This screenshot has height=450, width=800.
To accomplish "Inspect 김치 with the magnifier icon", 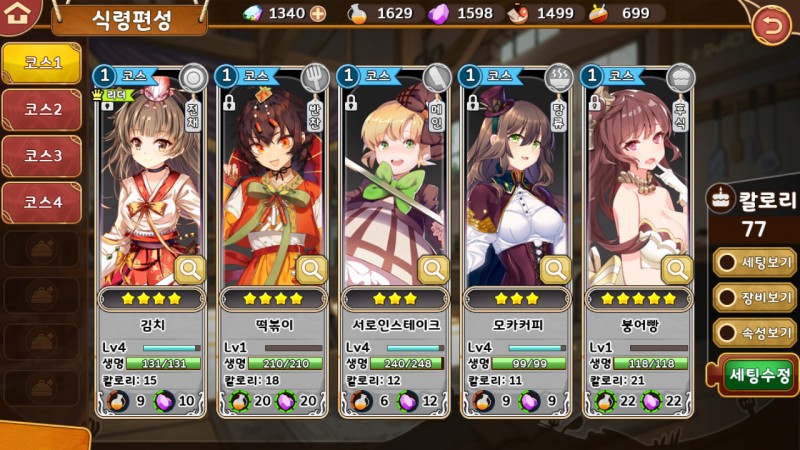I will 190,269.
